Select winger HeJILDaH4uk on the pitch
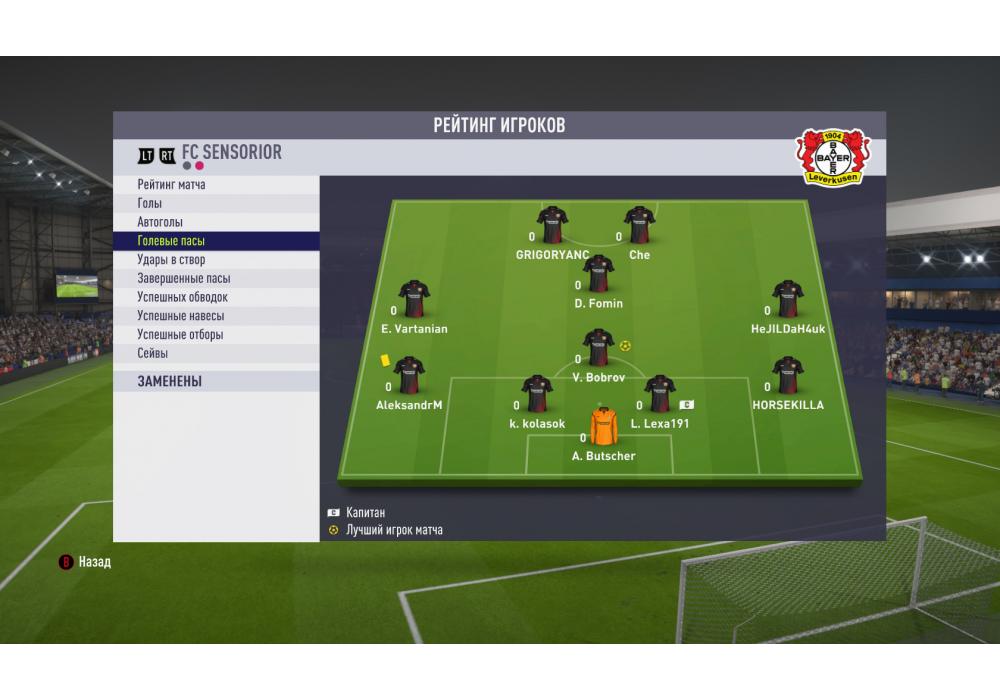 tap(788, 299)
